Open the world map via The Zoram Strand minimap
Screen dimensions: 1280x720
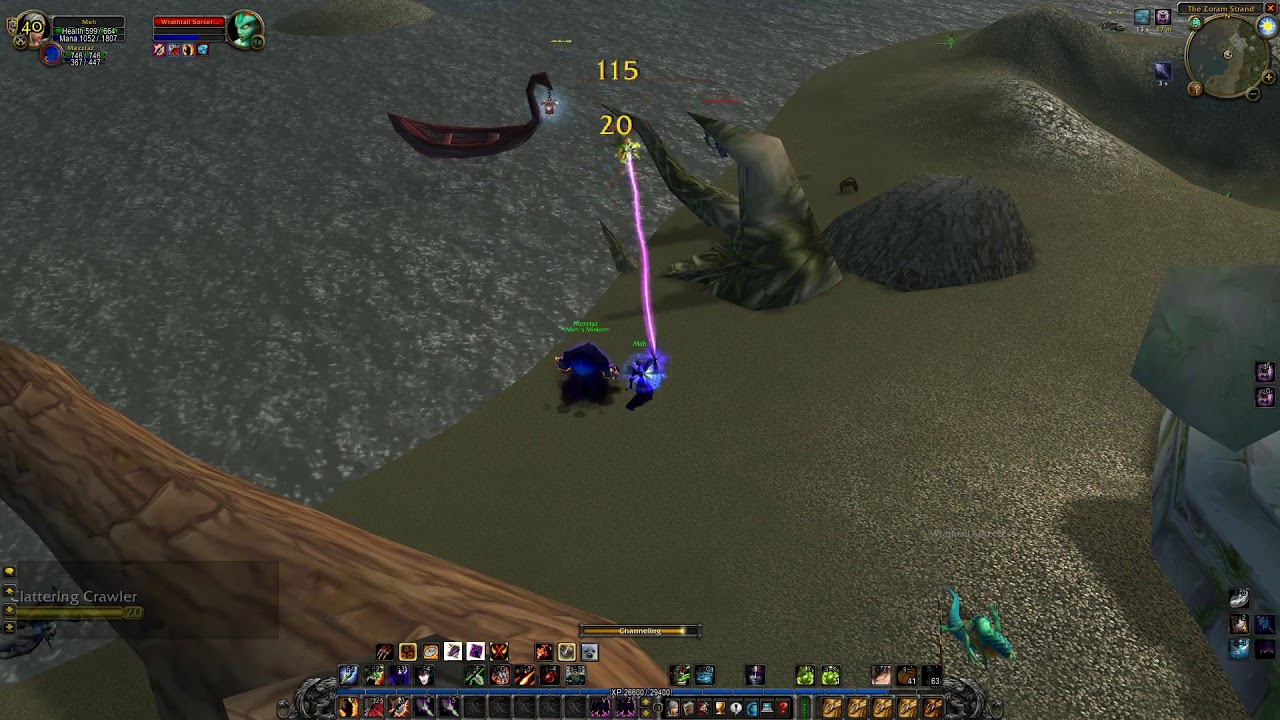click(1220, 9)
